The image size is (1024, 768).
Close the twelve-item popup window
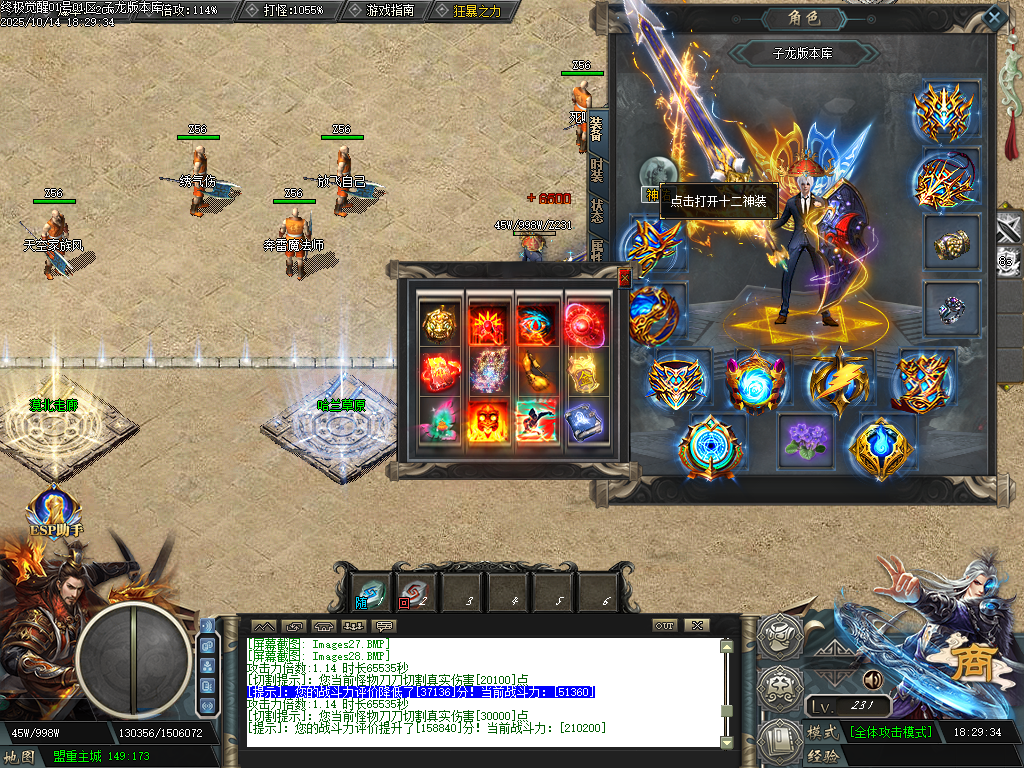624,278
